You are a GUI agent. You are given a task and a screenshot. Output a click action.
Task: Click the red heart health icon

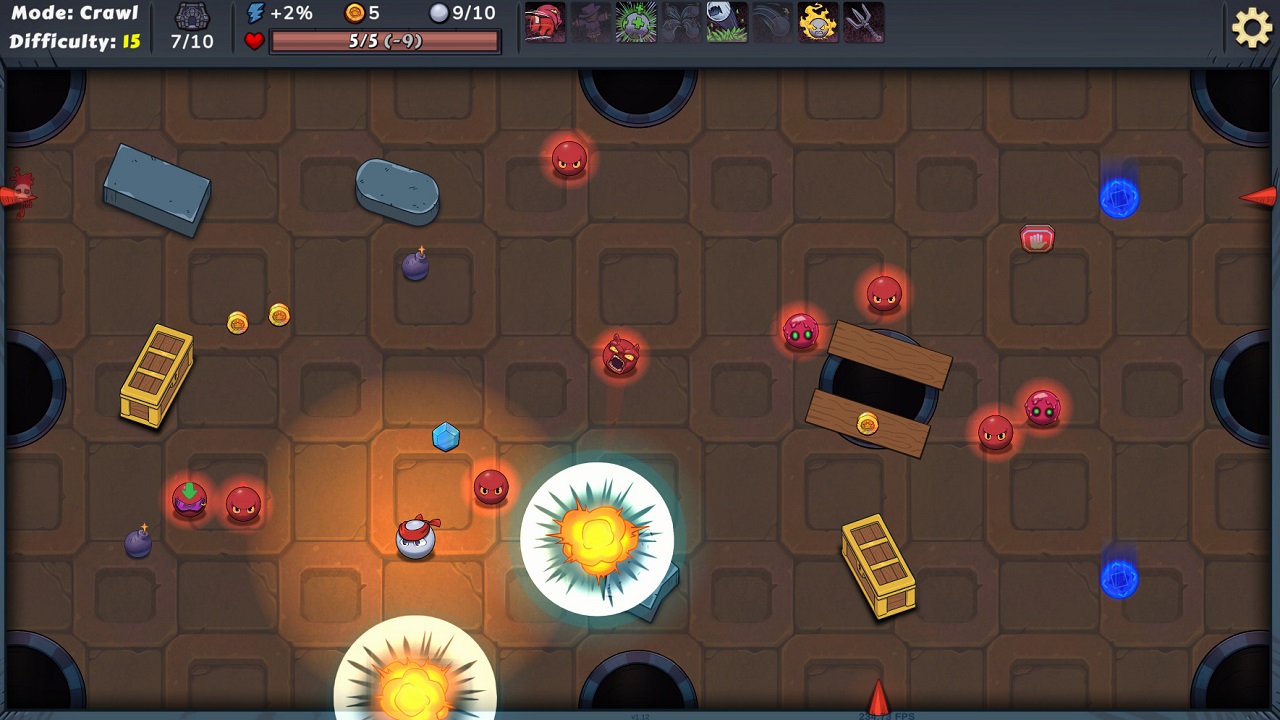click(x=254, y=41)
